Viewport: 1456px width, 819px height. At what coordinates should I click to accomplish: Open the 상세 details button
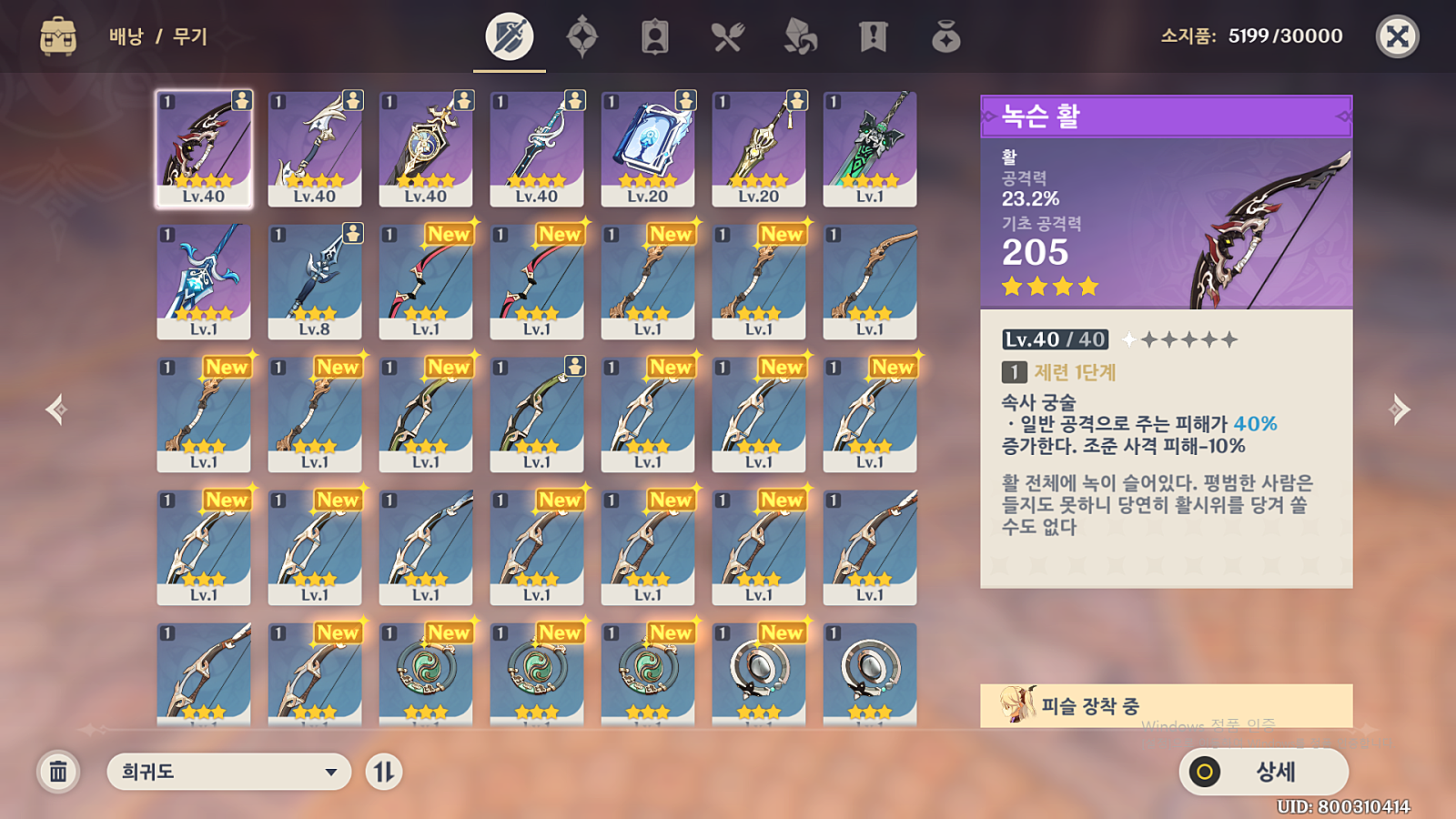tap(1263, 772)
